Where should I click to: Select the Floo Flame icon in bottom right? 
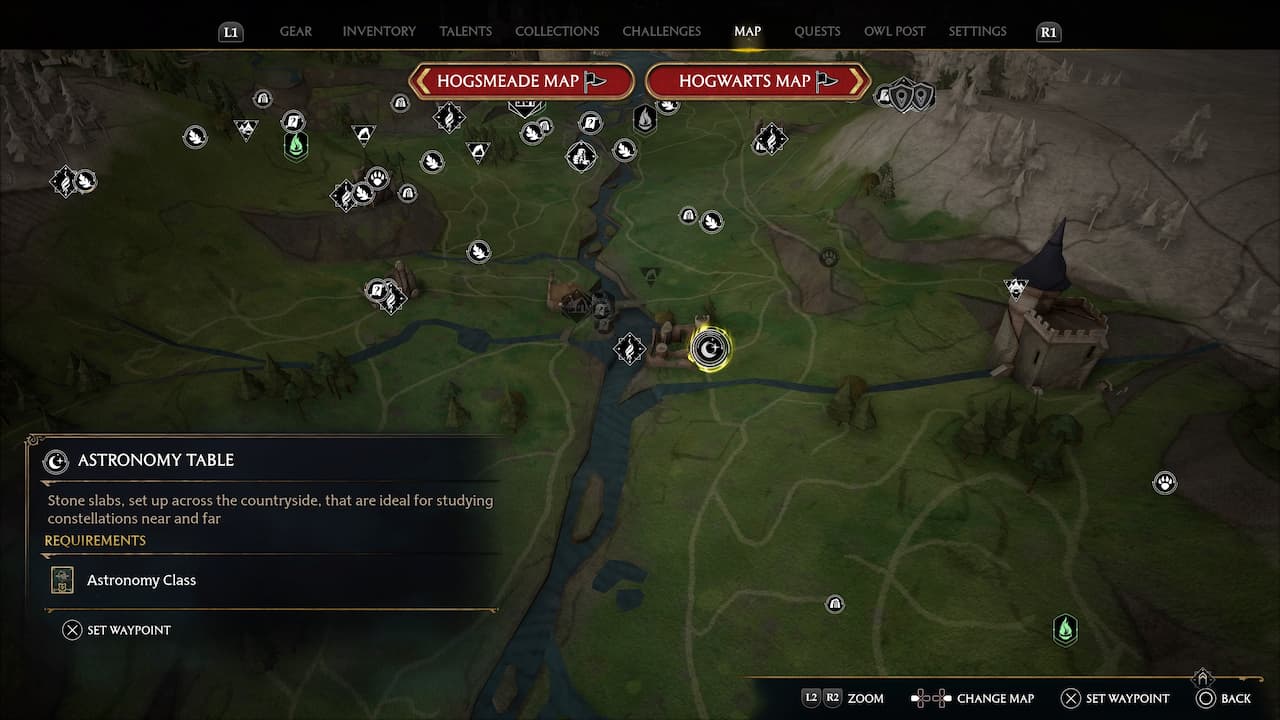click(1065, 630)
